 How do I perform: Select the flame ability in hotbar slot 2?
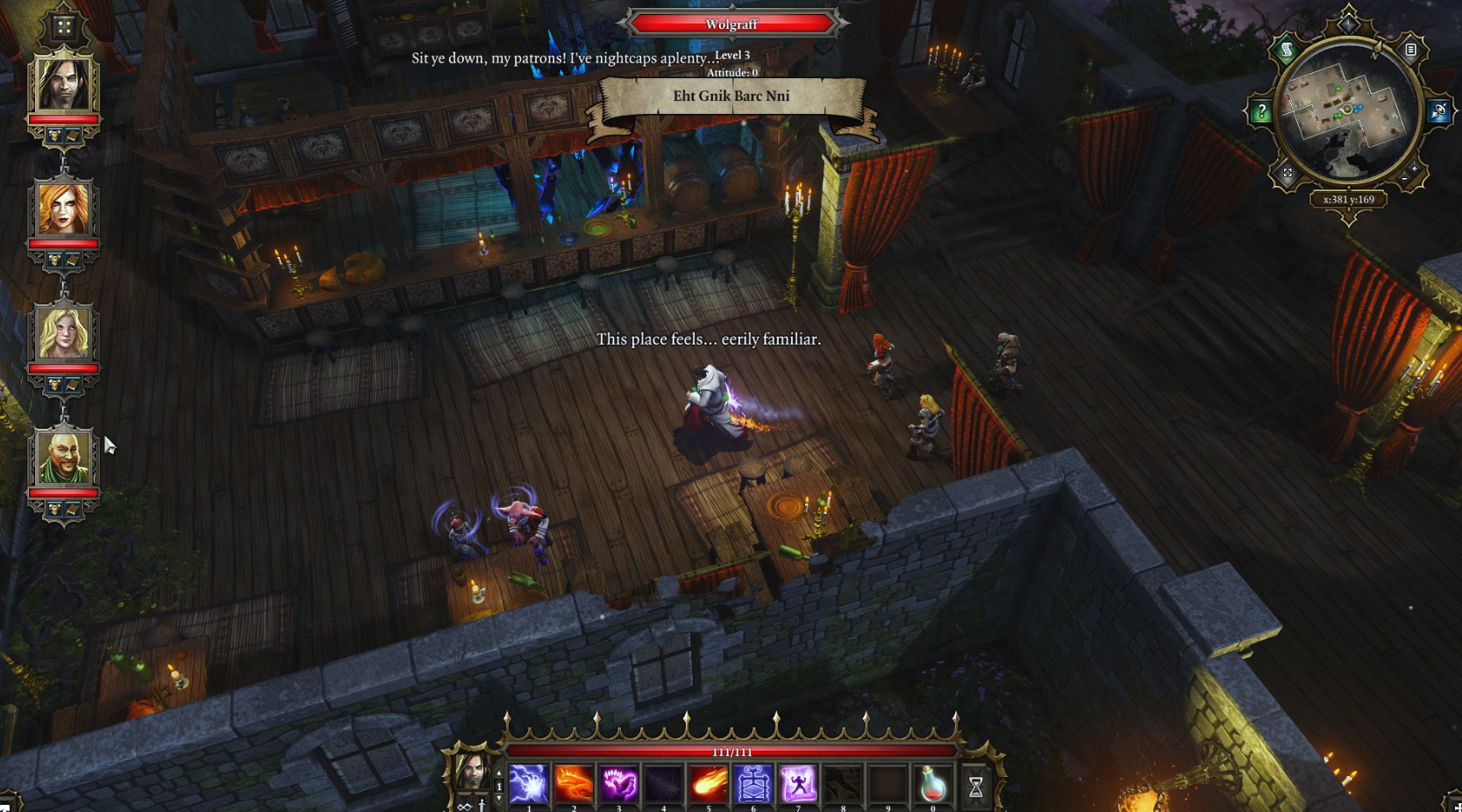tap(574, 783)
